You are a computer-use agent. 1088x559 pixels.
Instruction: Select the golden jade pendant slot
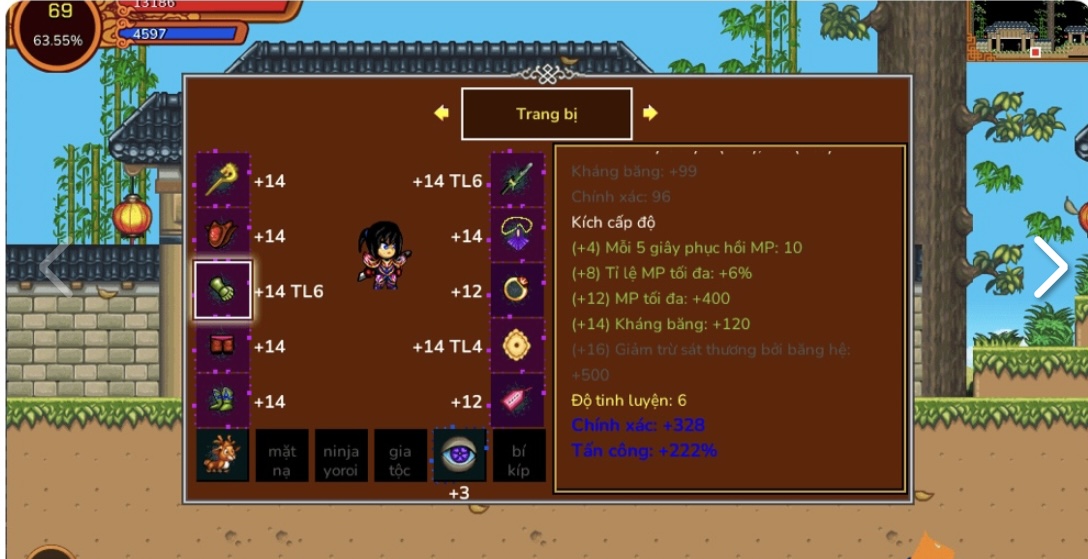tap(517, 346)
